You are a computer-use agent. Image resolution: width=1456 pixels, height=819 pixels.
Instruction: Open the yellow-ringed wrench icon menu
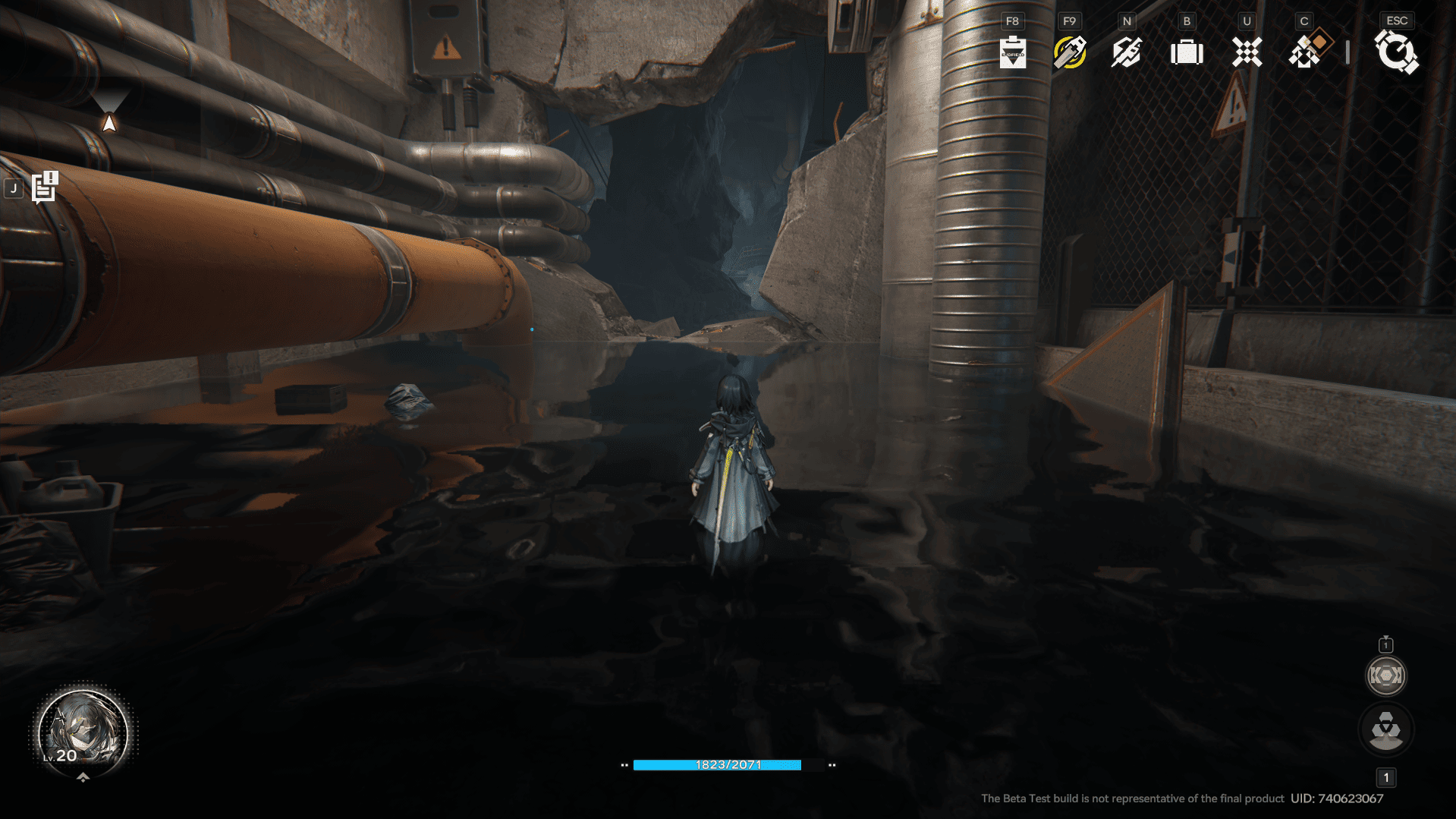point(1069,52)
